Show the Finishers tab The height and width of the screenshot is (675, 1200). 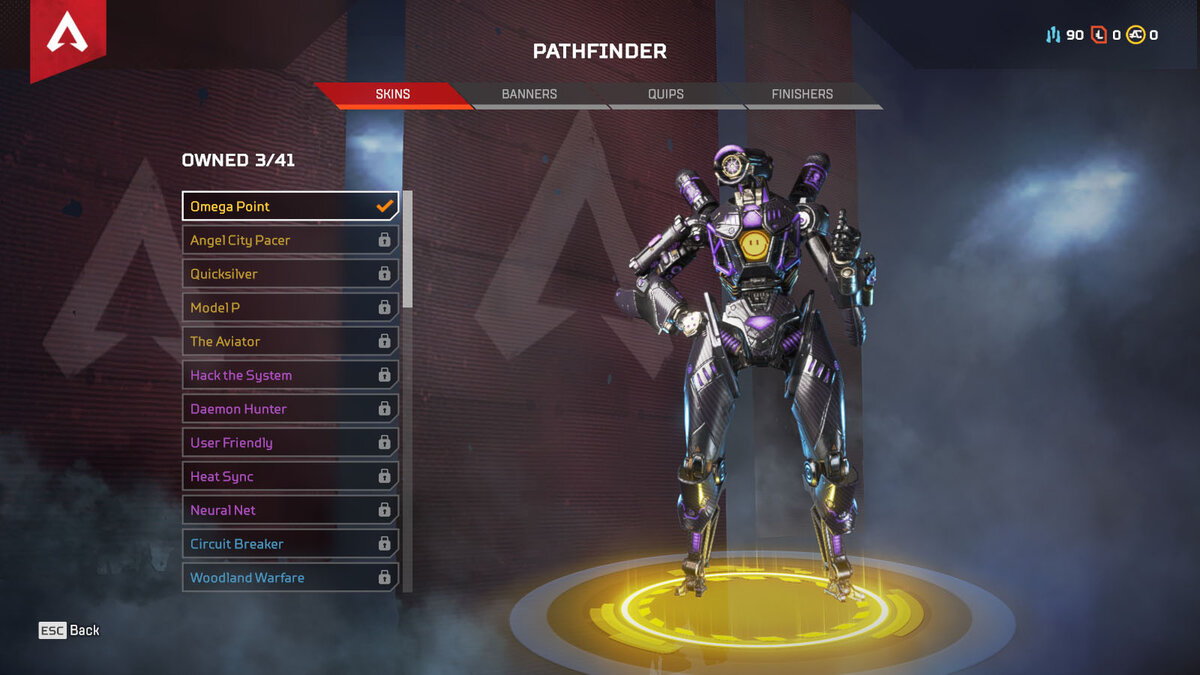(x=802, y=94)
